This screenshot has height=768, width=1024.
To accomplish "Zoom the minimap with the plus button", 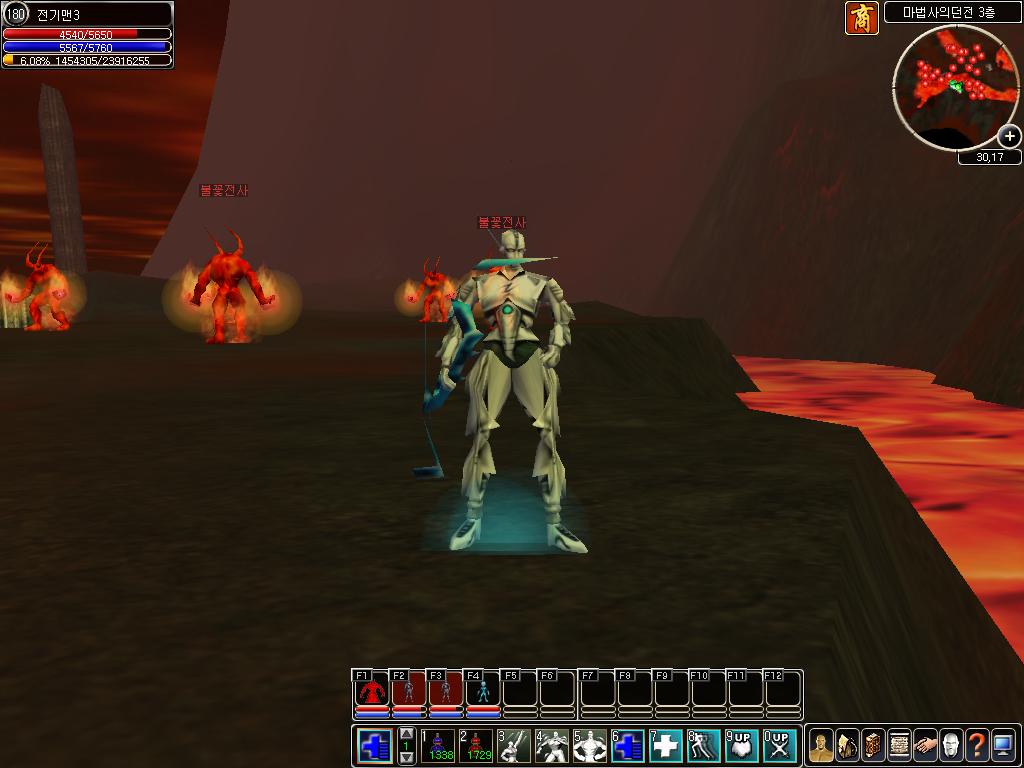I will point(1009,136).
